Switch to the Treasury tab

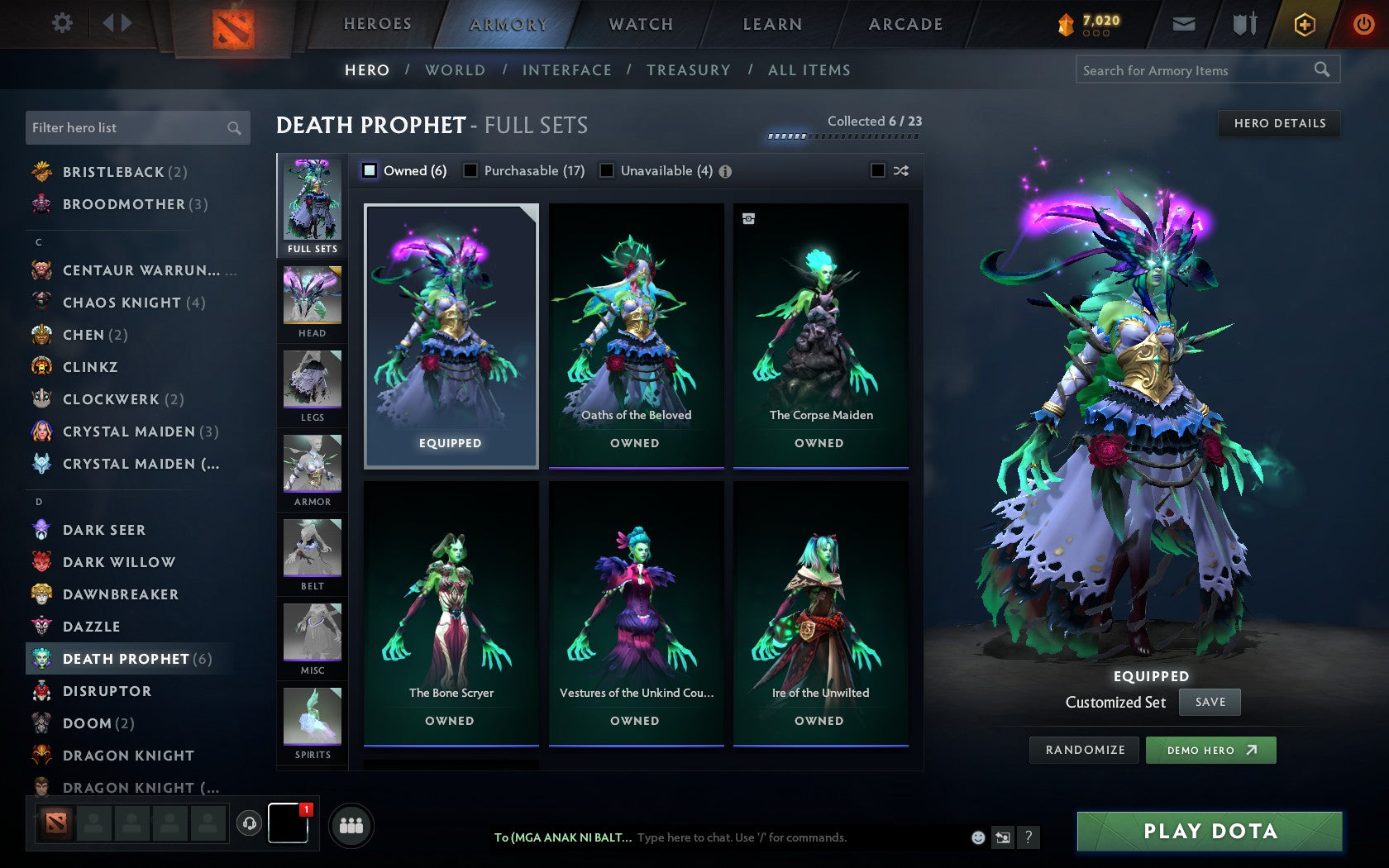pos(689,70)
